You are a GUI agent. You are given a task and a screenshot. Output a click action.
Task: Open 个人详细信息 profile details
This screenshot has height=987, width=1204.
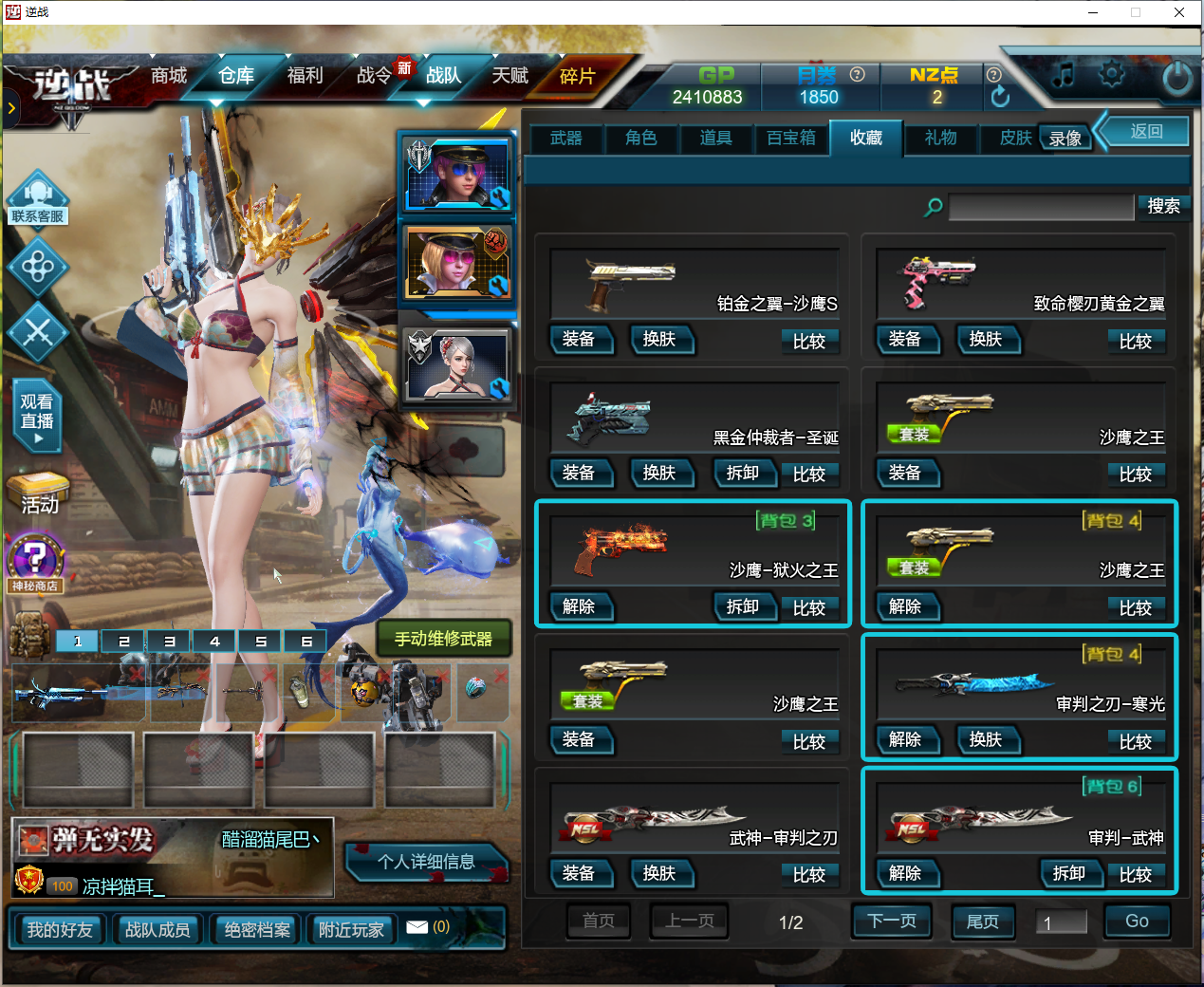[x=426, y=862]
